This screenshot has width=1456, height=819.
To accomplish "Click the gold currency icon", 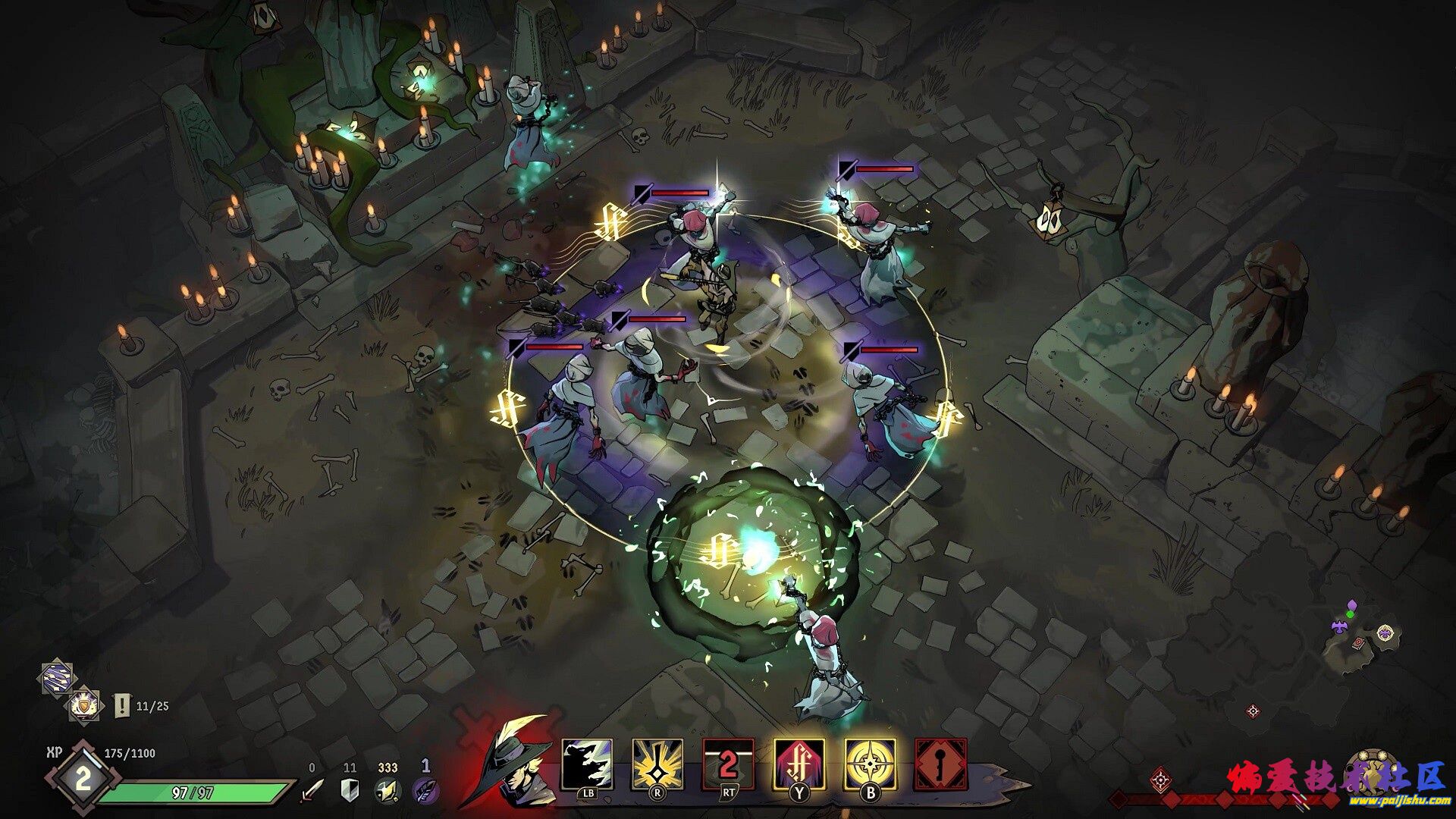I will 387,790.
